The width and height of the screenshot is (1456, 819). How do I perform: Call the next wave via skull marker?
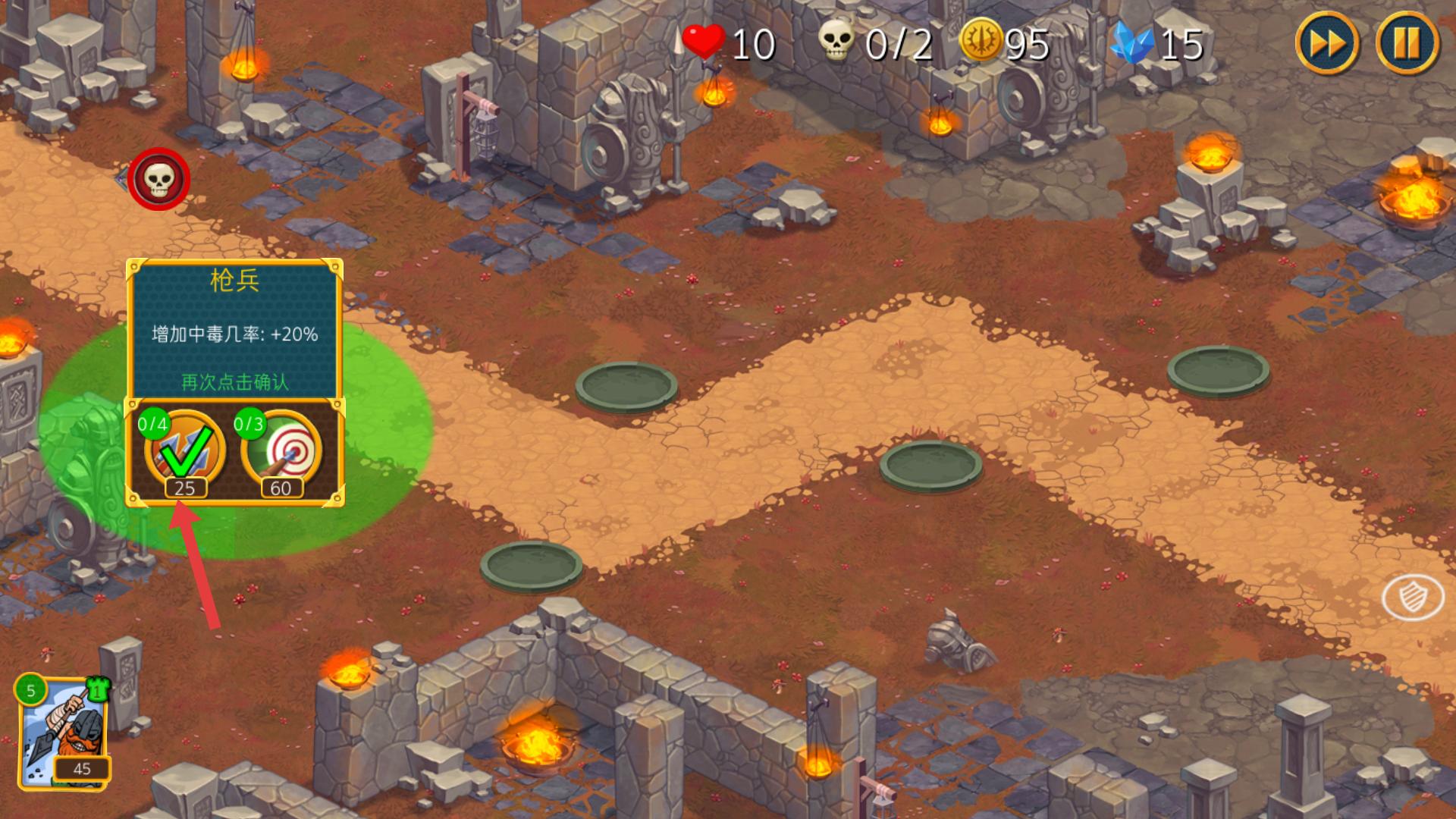[158, 179]
